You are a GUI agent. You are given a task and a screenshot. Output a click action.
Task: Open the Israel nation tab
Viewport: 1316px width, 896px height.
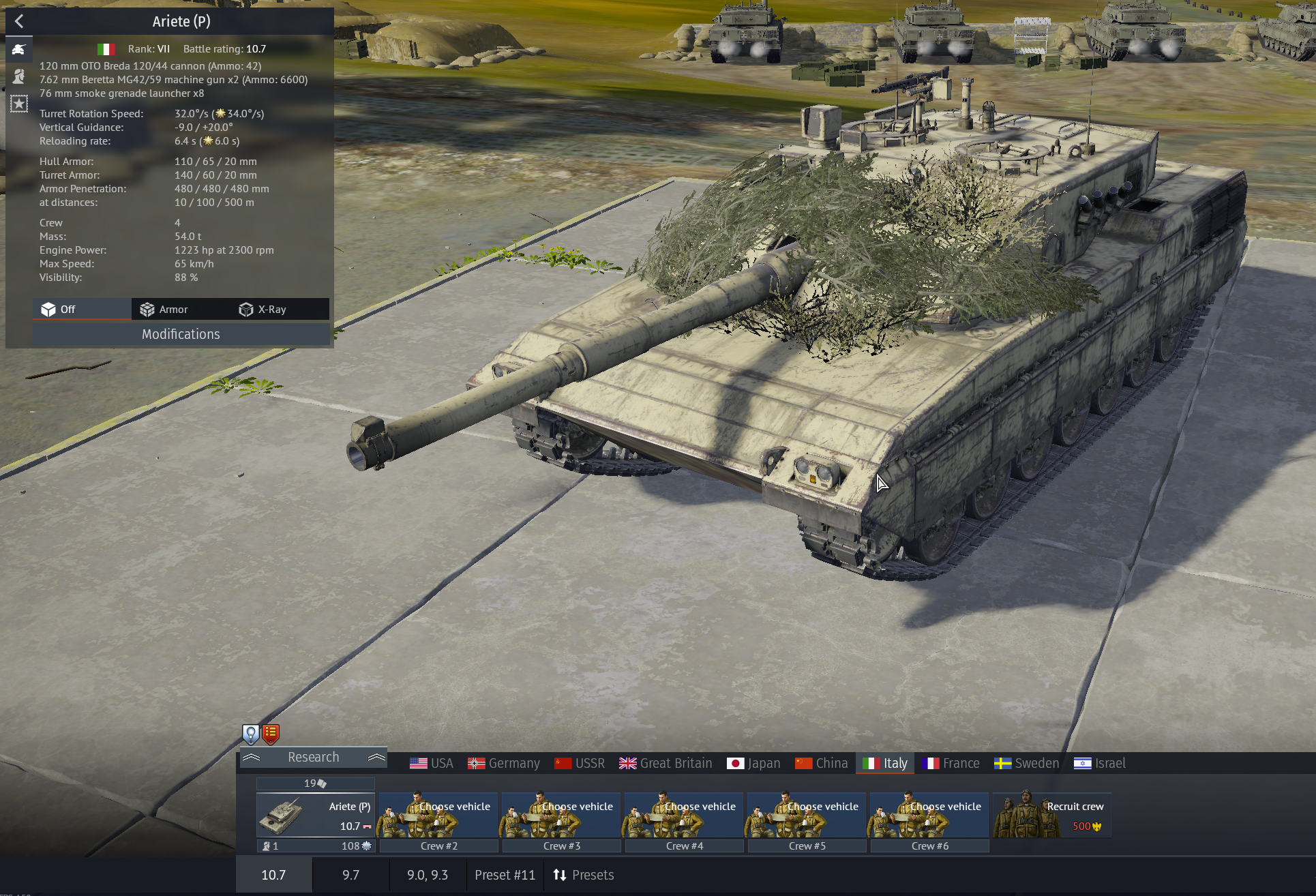click(1099, 763)
